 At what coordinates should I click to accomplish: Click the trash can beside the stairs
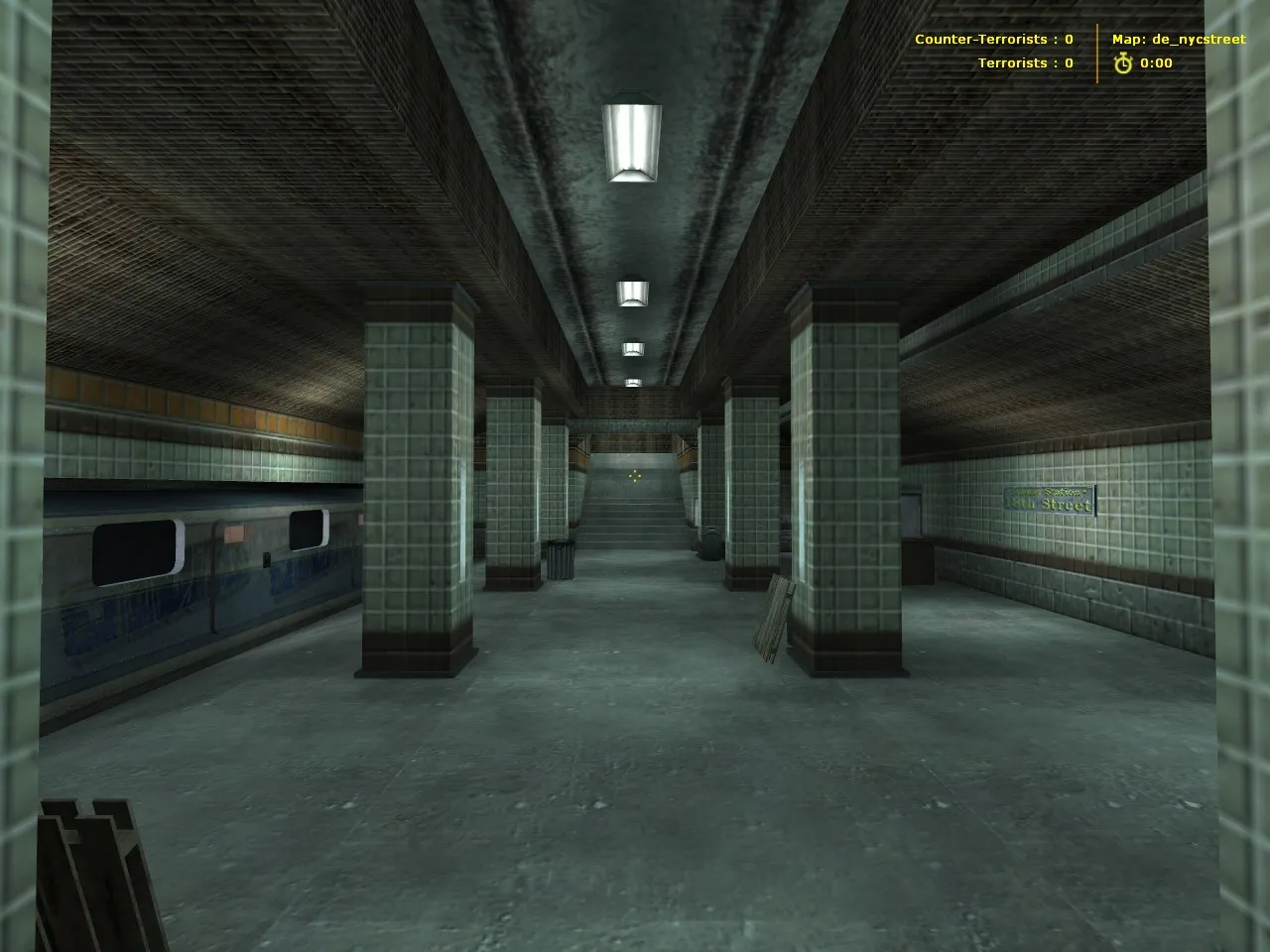(x=561, y=560)
